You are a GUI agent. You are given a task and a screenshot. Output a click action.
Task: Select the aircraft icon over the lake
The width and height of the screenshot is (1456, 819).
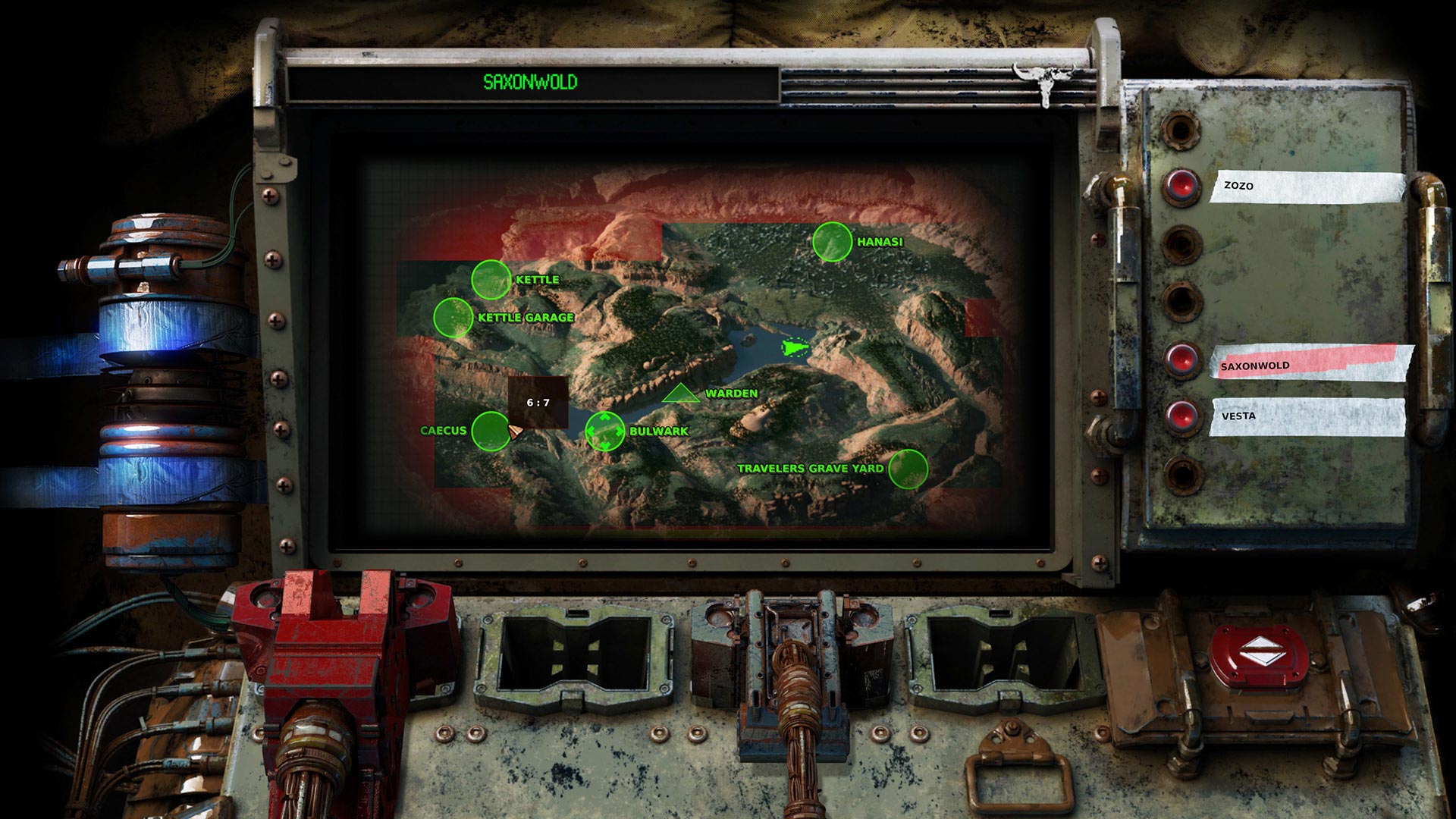point(793,347)
